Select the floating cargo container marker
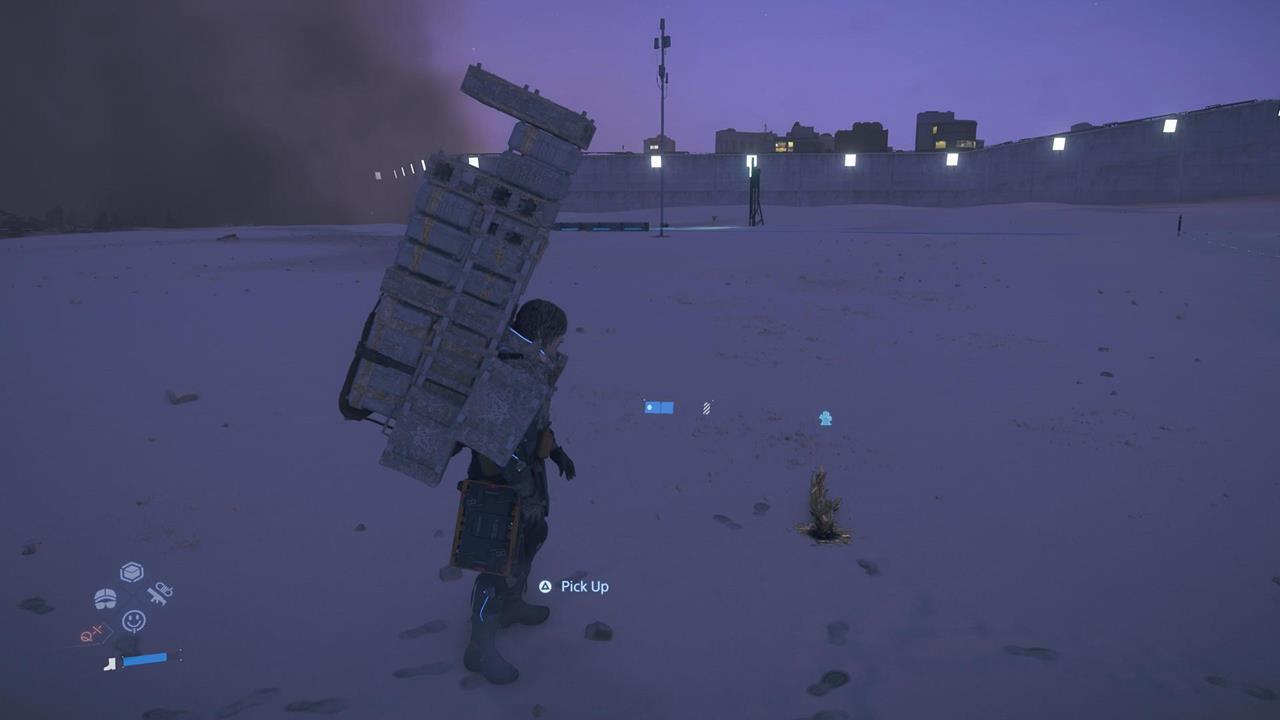 657,406
